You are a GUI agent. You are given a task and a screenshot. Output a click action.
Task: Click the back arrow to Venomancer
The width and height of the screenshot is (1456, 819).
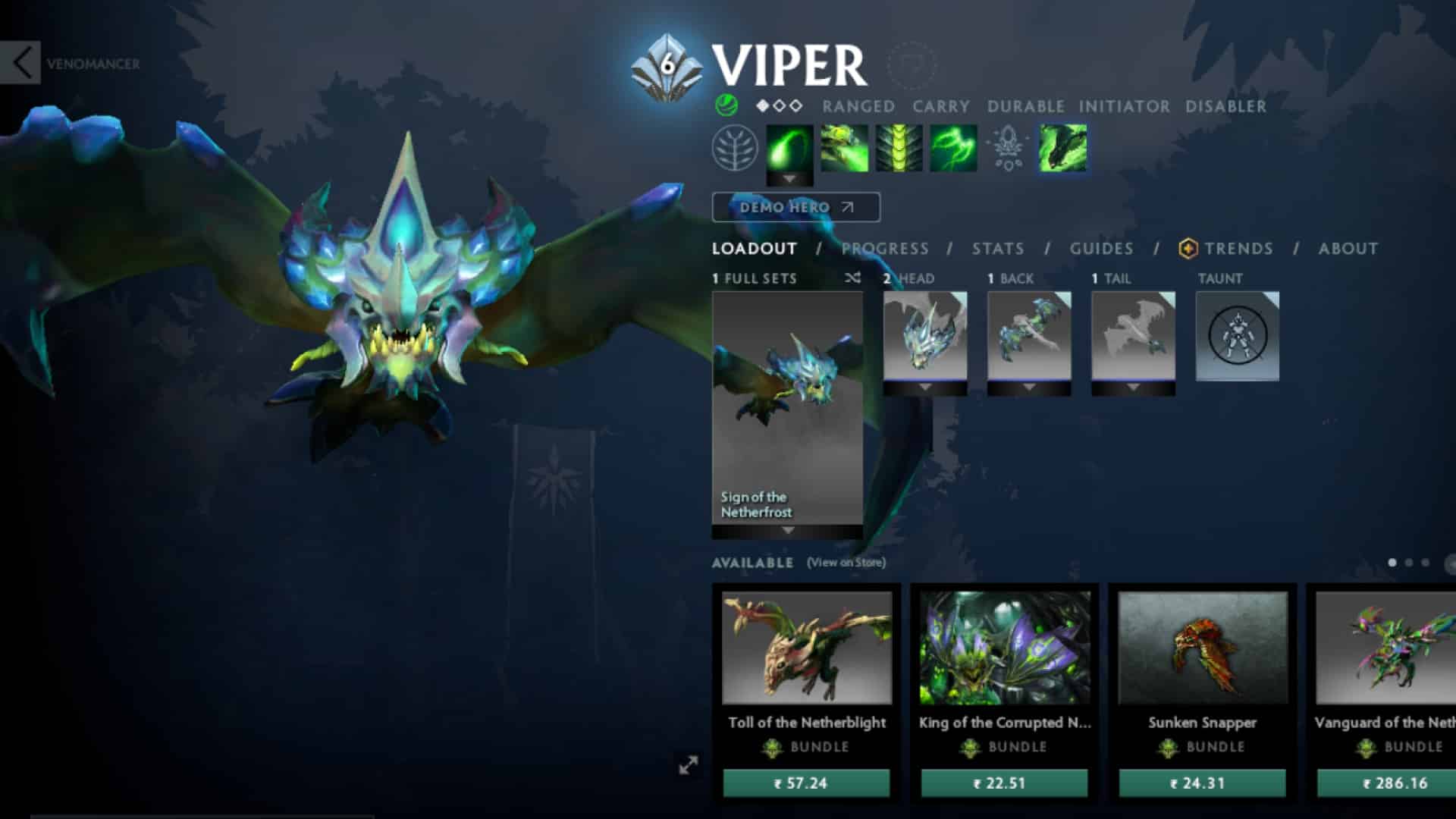click(x=23, y=63)
